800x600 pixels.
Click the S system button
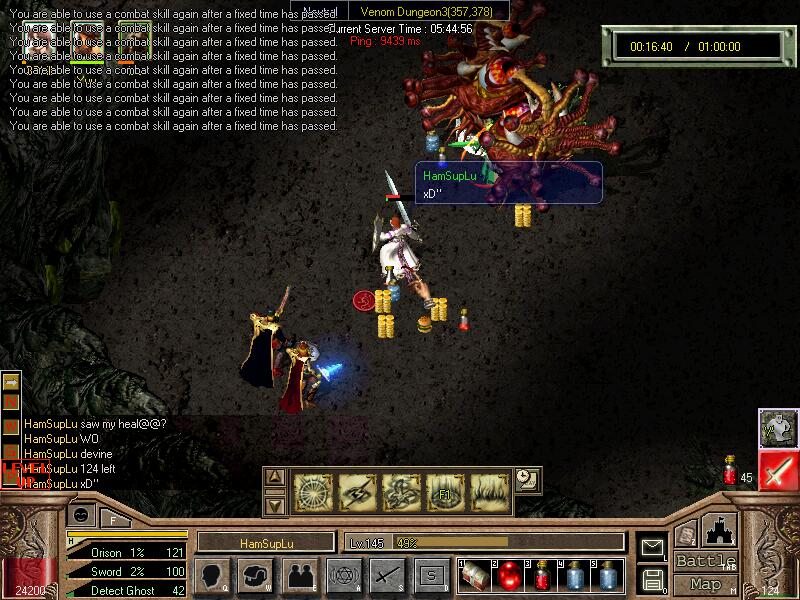click(431, 575)
